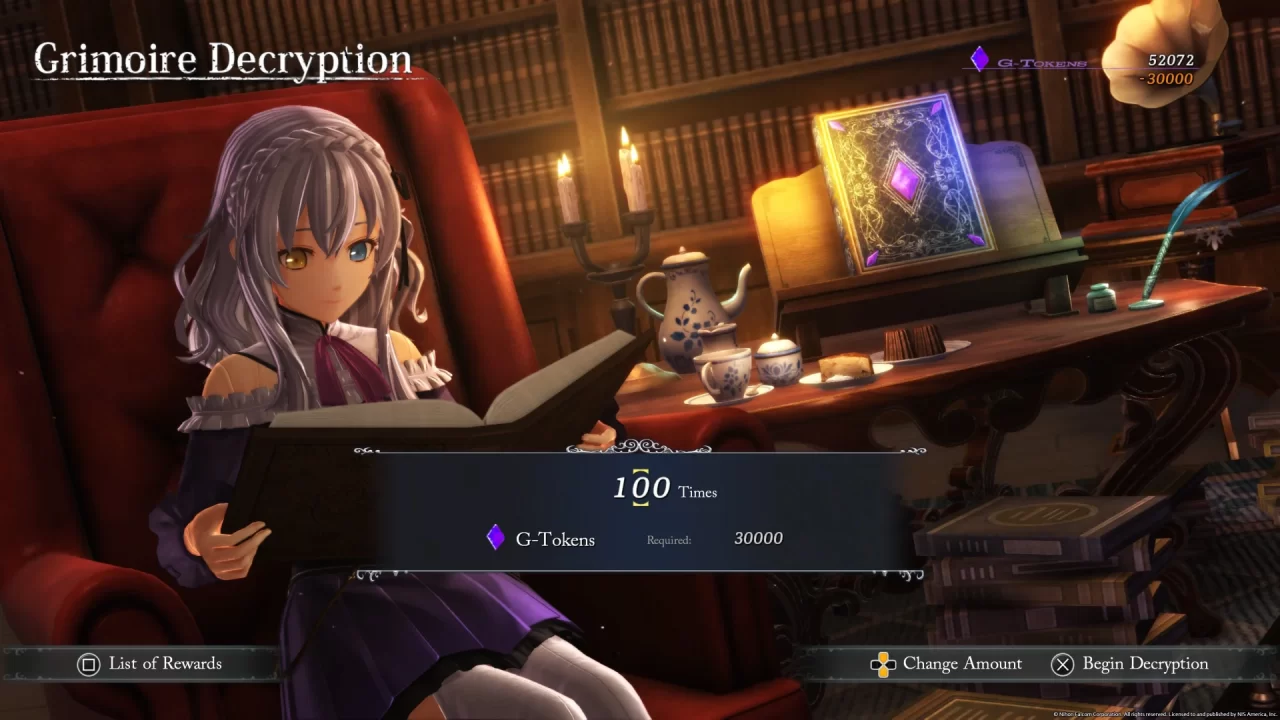Click the Required: label in the dialog
1280x720 pixels.
click(x=668, y=539)
